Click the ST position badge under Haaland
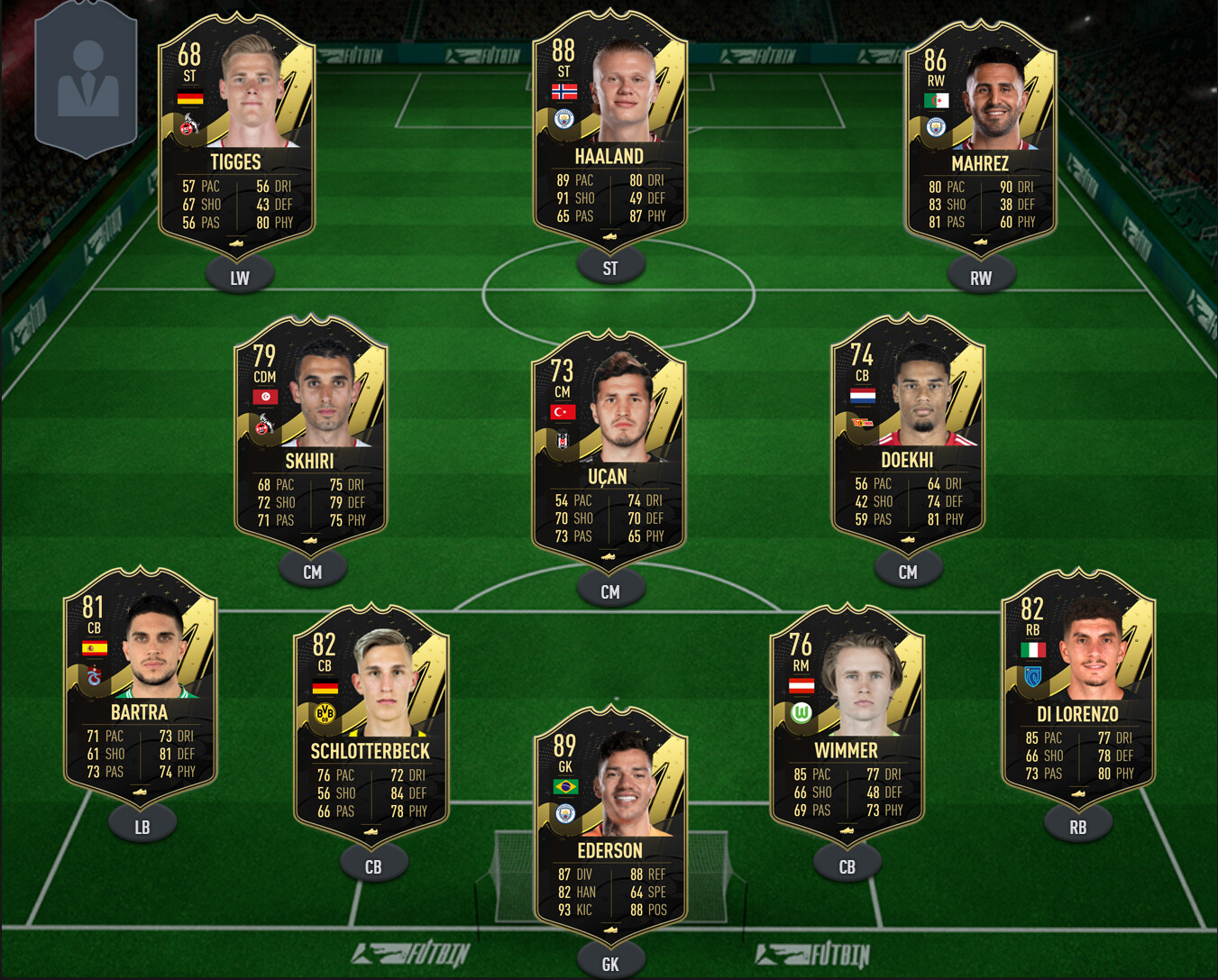The image size is (1218, 980). 610,267
